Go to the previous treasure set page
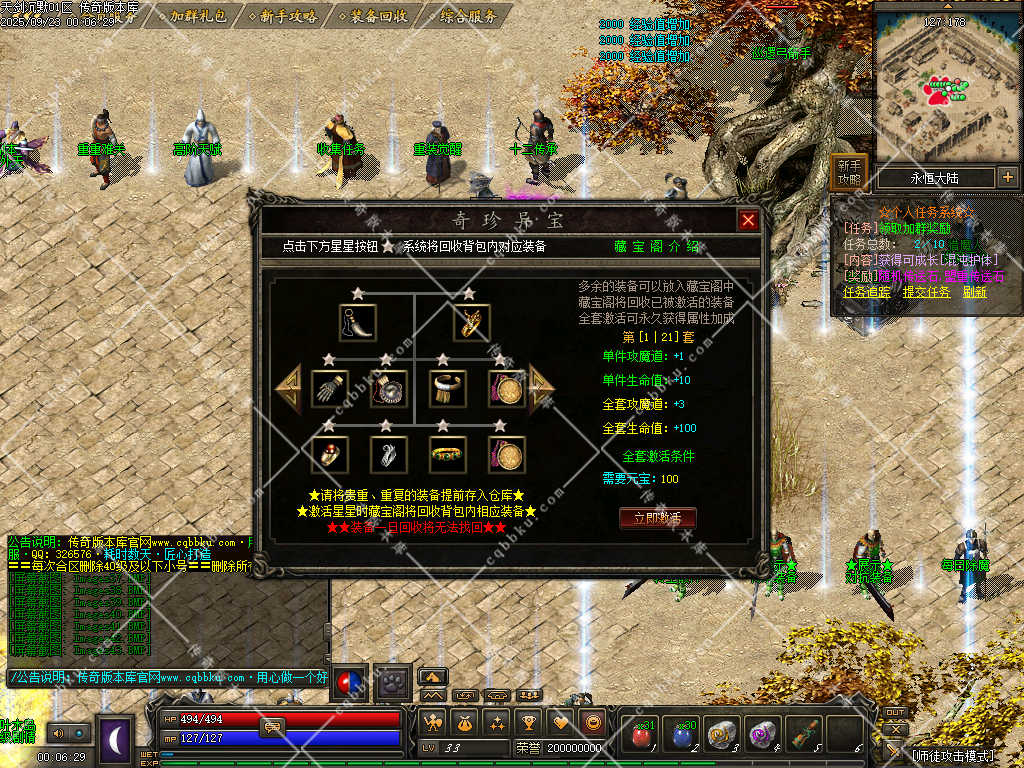Viewport: 1024px width, 768px height. pyautogui.click(x=288, y=388)
